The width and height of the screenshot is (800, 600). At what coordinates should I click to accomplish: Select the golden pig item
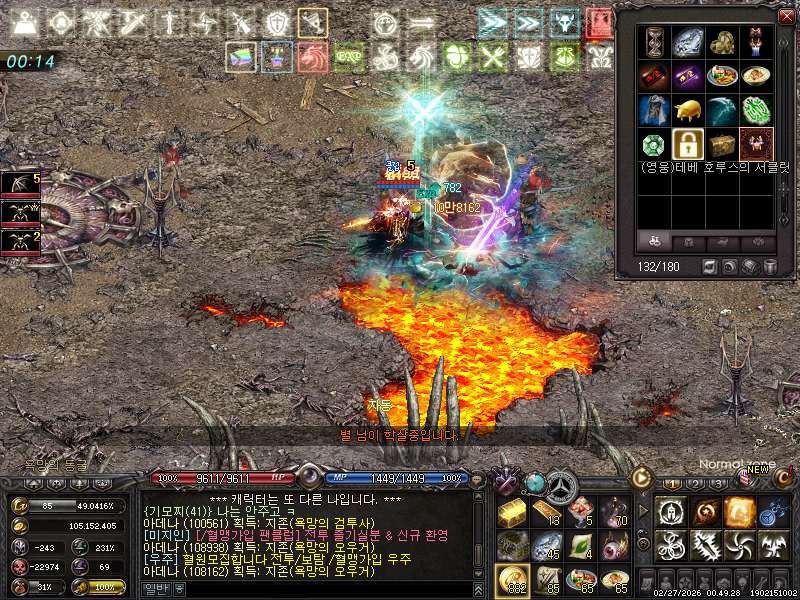[x=688, y=110]
